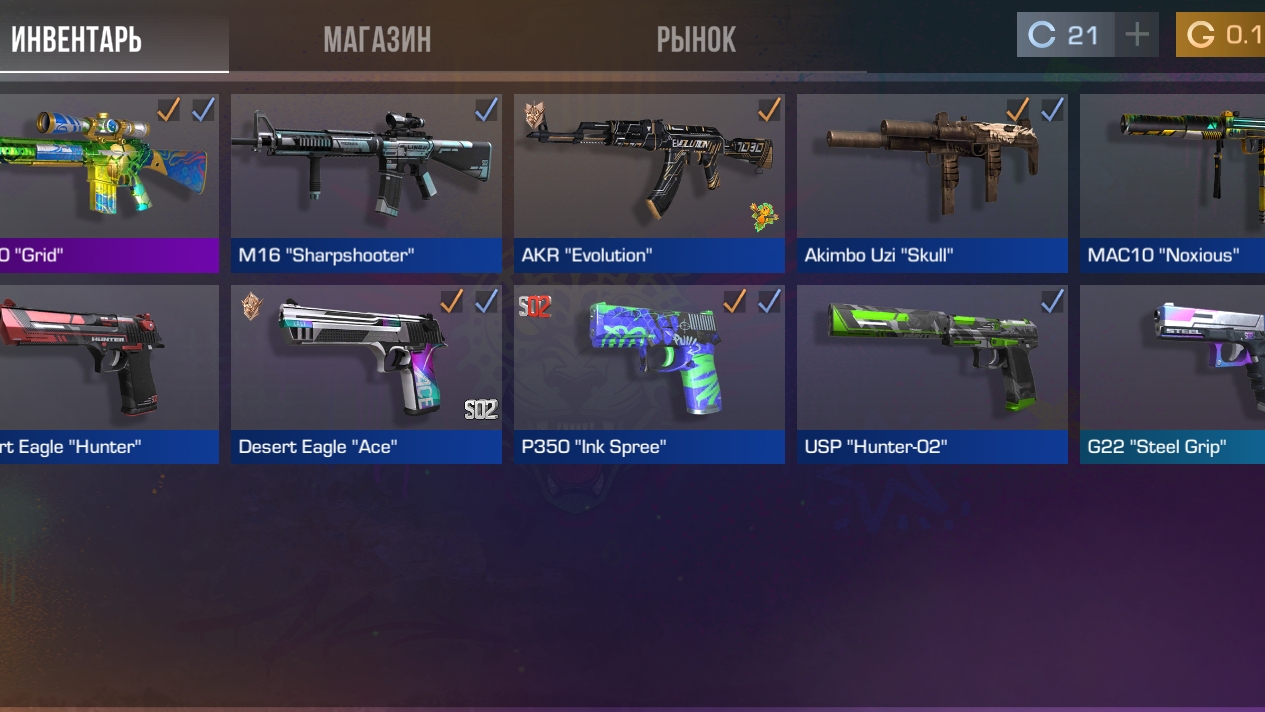Go to the РЫНОК tab
Screen dimensions: 1265x712
pyautogui.click(x=696, y=40)
